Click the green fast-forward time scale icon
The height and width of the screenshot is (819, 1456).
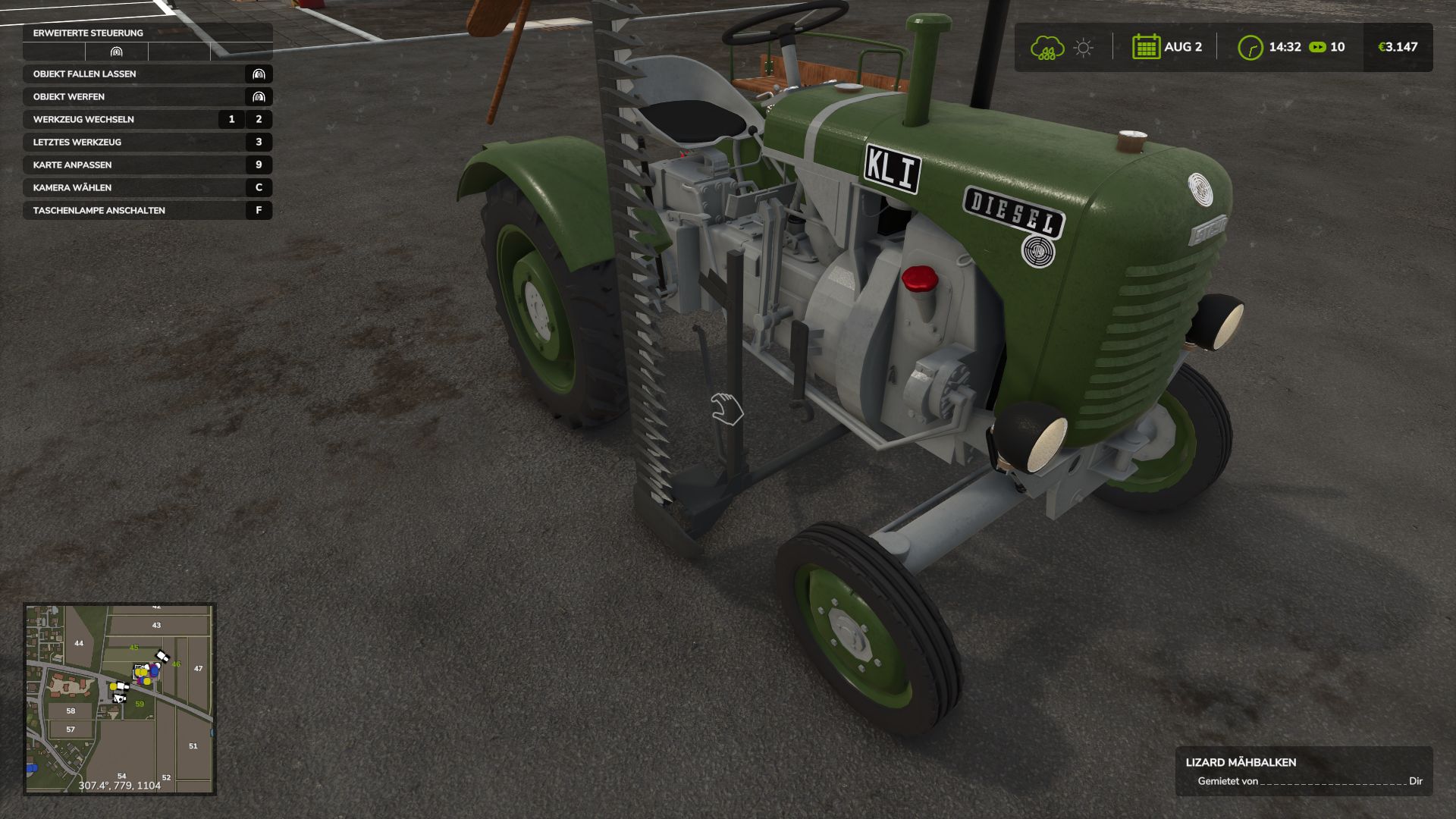click(x=1318, y=47)
